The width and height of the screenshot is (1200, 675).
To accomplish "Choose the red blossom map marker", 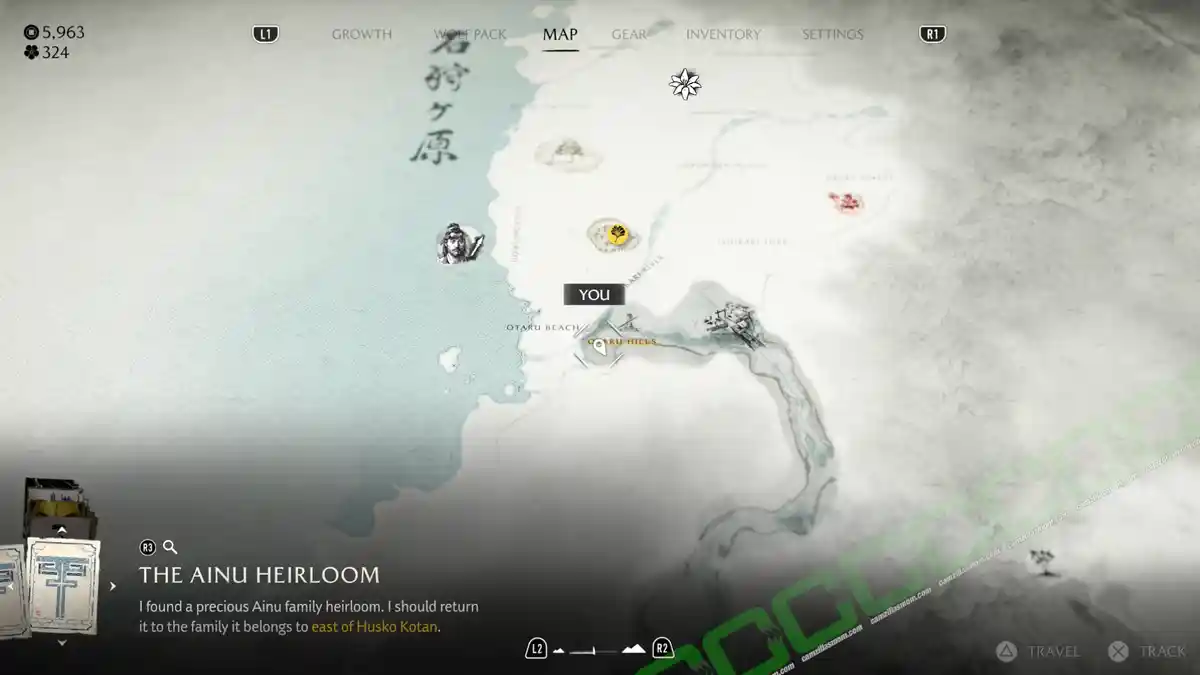I will (x=848, y=203).
